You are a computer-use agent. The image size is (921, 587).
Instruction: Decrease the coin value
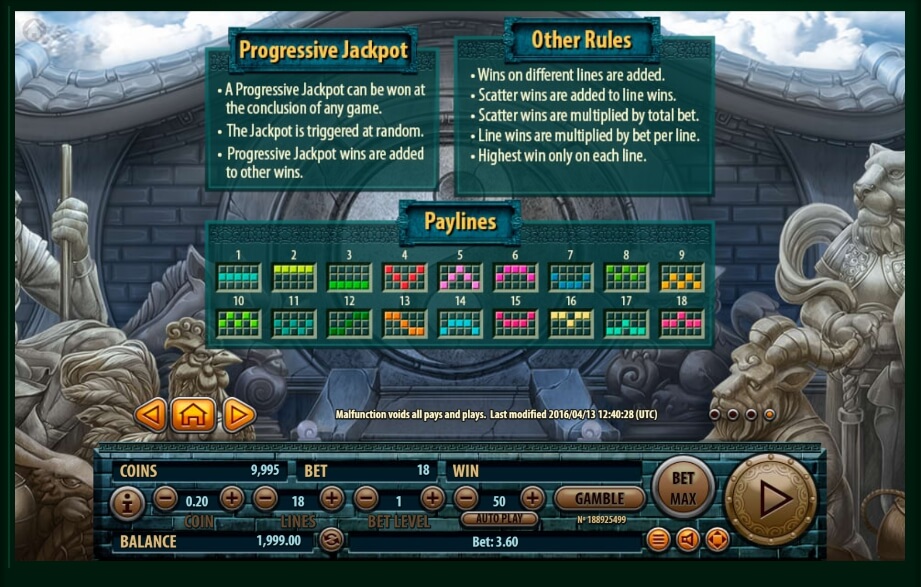click(x=165, y=498)
